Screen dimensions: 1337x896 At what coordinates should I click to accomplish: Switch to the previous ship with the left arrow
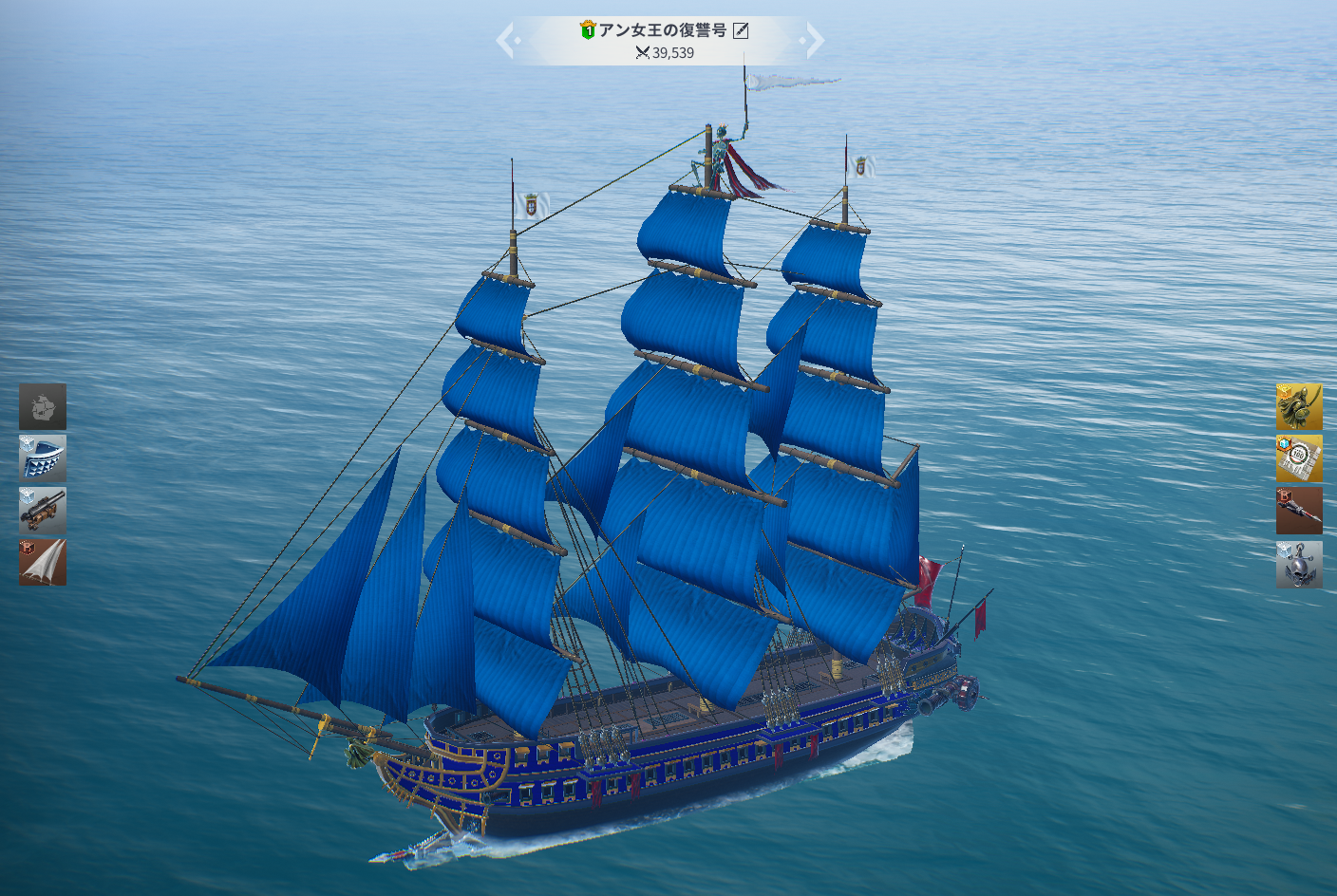pos(507,41)
